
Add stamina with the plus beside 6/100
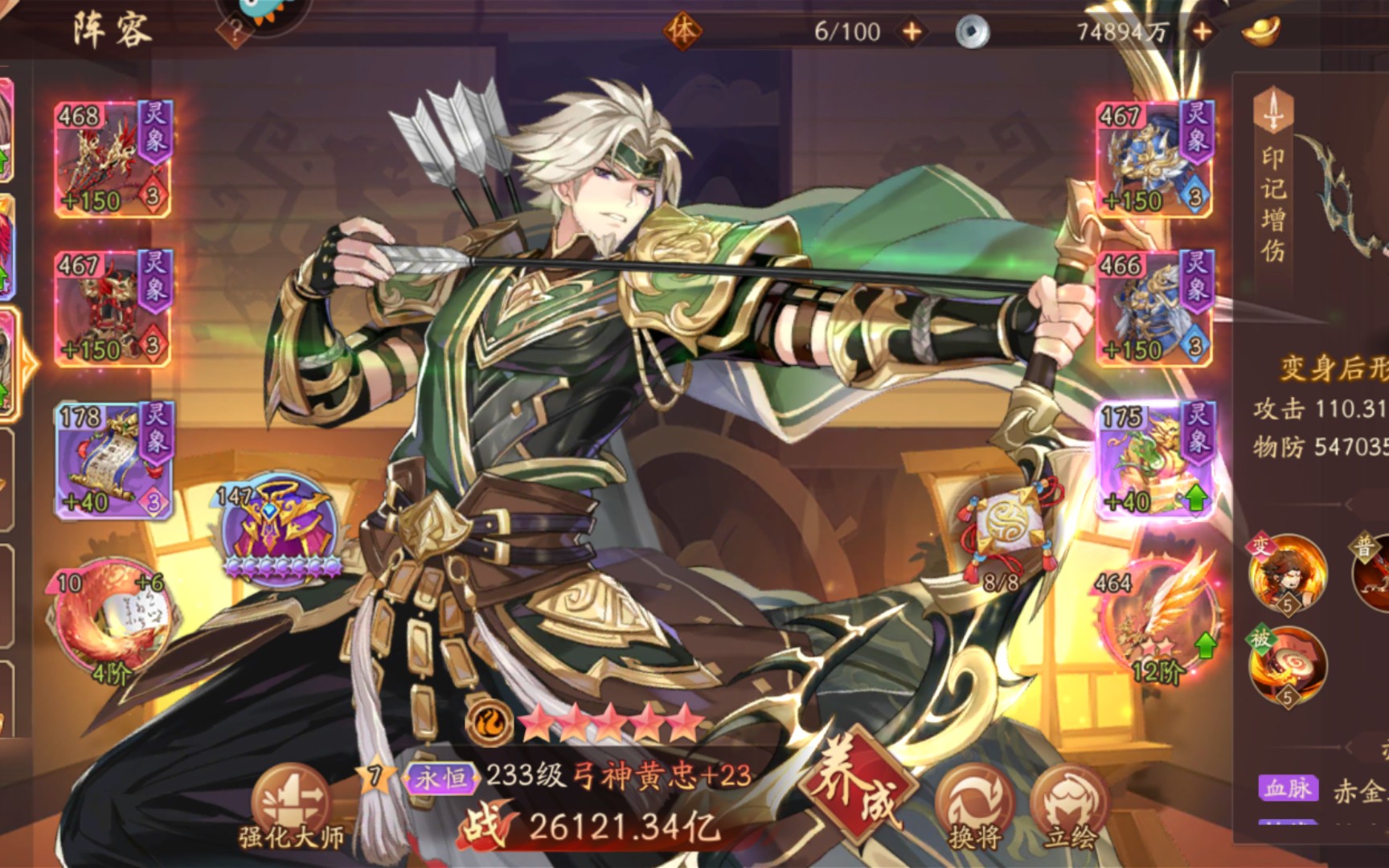point(912,32)
